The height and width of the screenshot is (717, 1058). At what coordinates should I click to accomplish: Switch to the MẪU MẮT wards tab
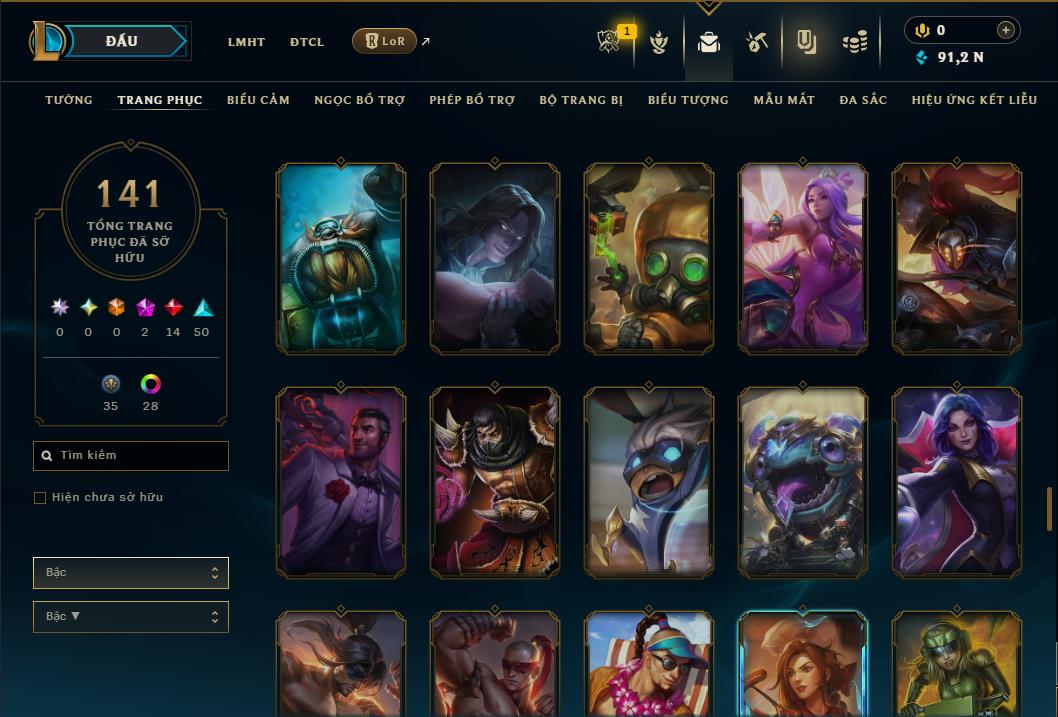click(784, 100)
